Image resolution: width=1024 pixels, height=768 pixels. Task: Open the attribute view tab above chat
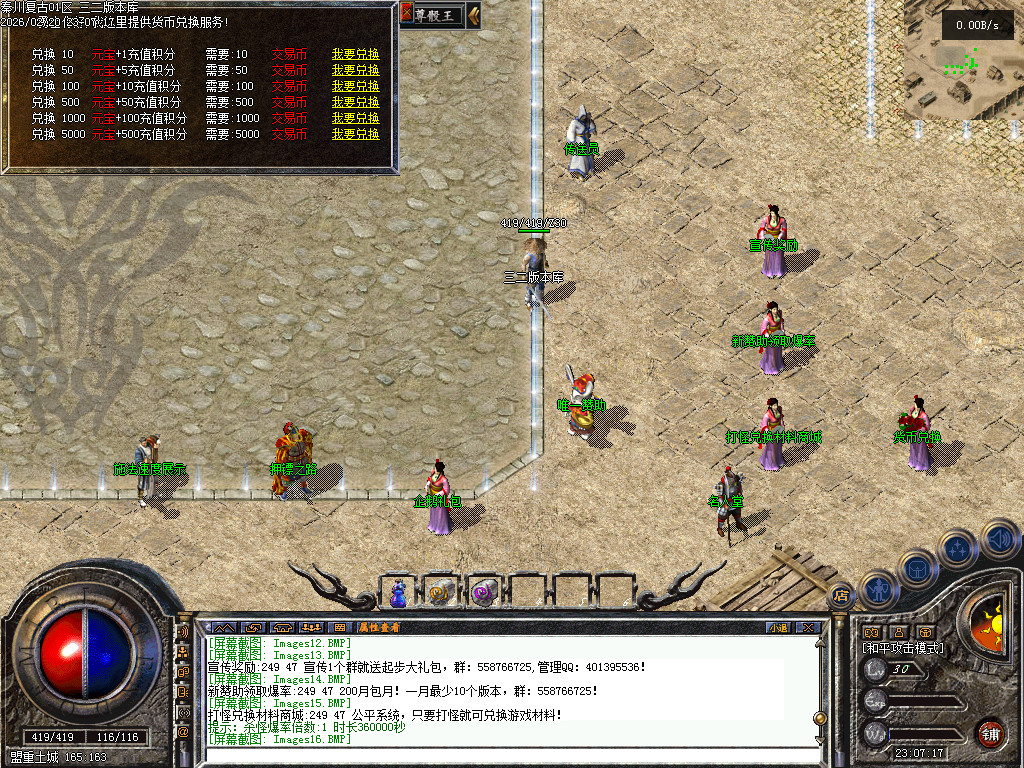tap(380, 628)
